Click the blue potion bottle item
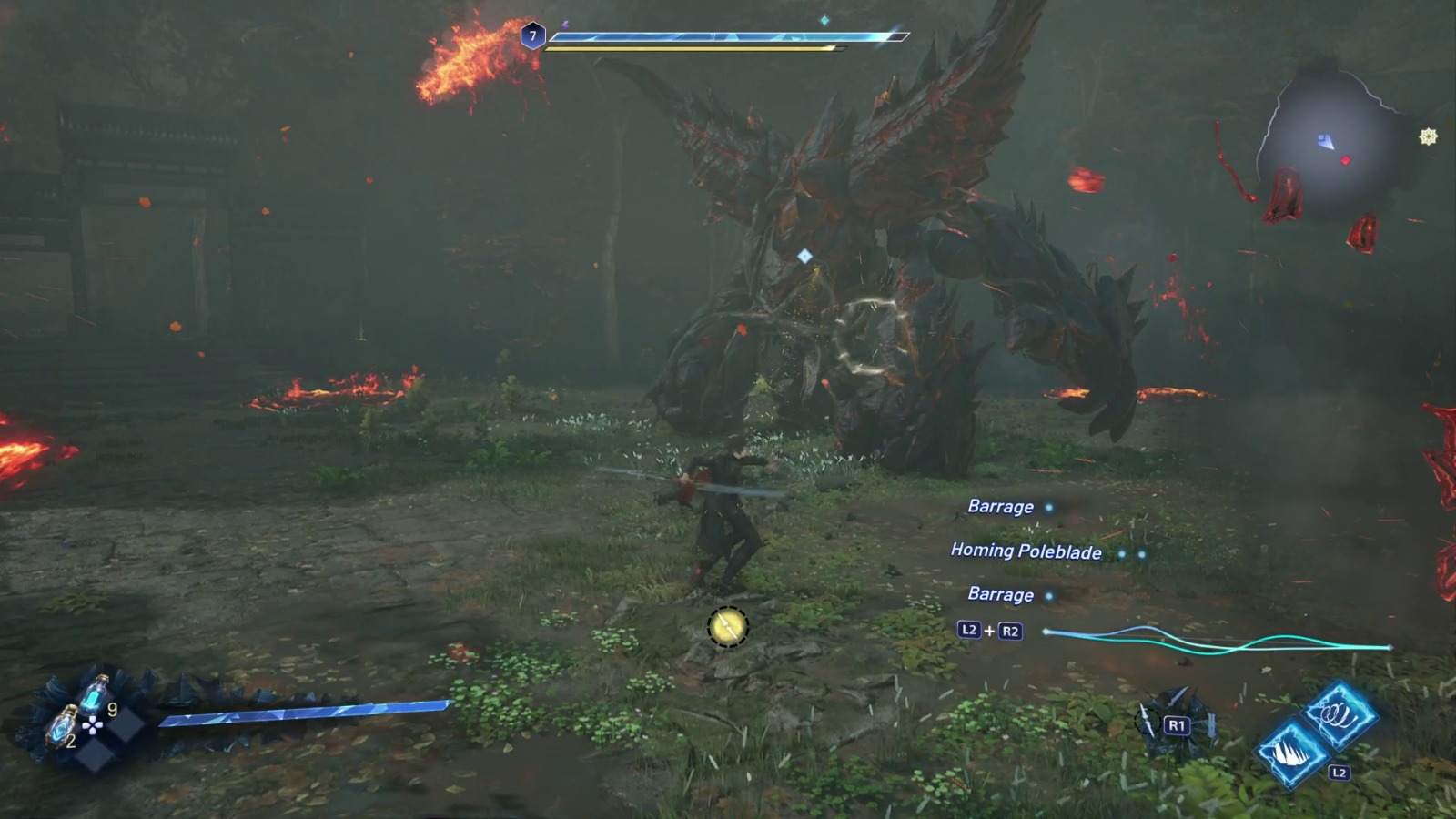 coord(94,694)
